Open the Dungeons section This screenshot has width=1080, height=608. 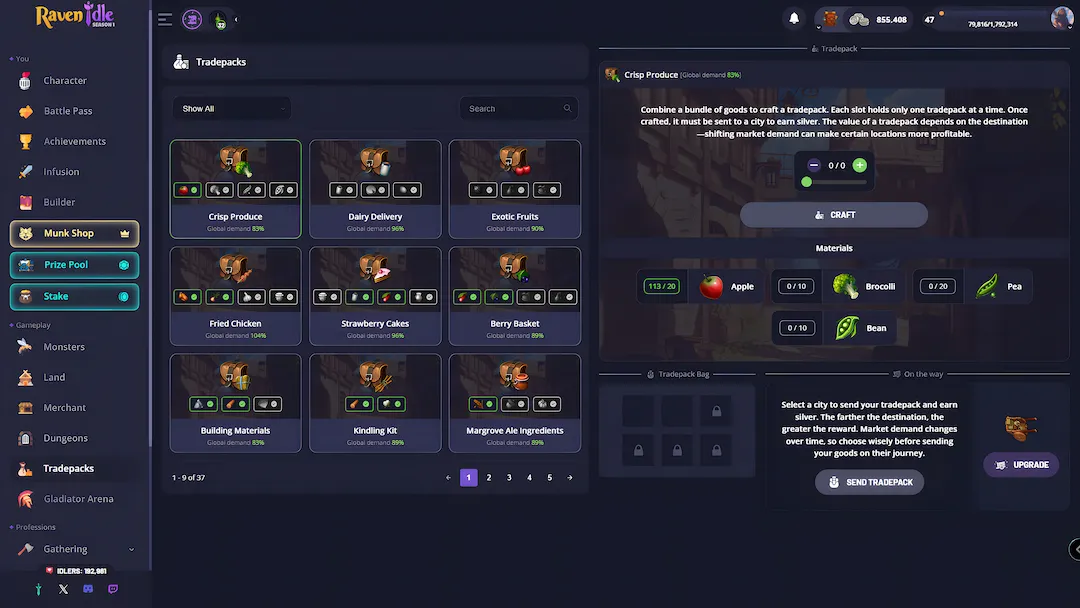[x=65, y=438]
